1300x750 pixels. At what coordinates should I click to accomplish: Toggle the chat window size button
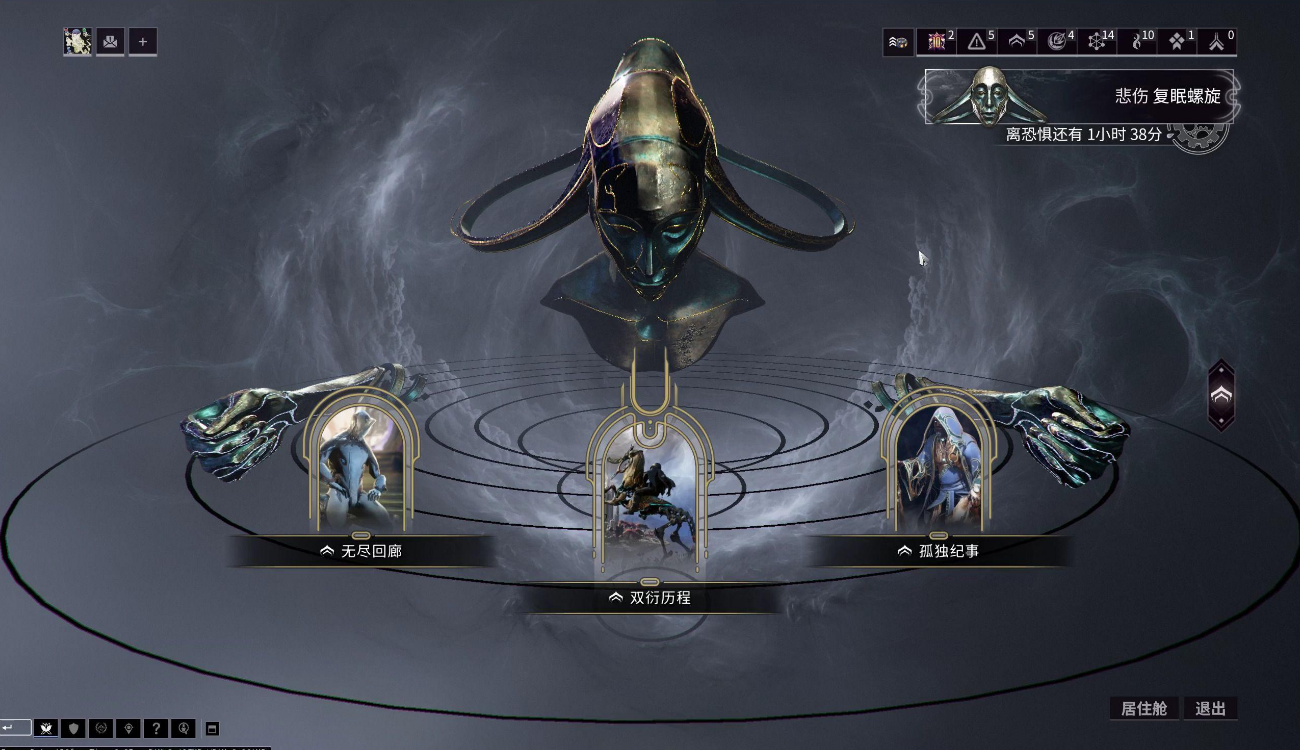211,728
